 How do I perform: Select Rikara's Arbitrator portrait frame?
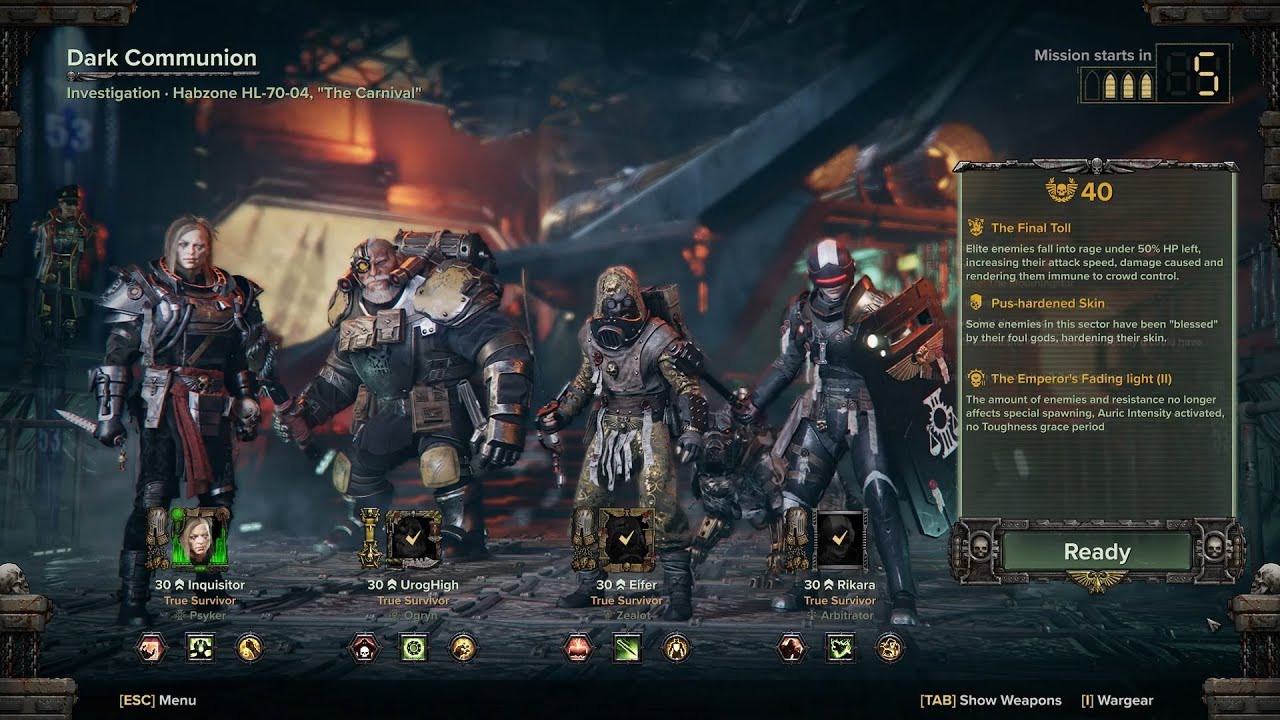point(840,539)
